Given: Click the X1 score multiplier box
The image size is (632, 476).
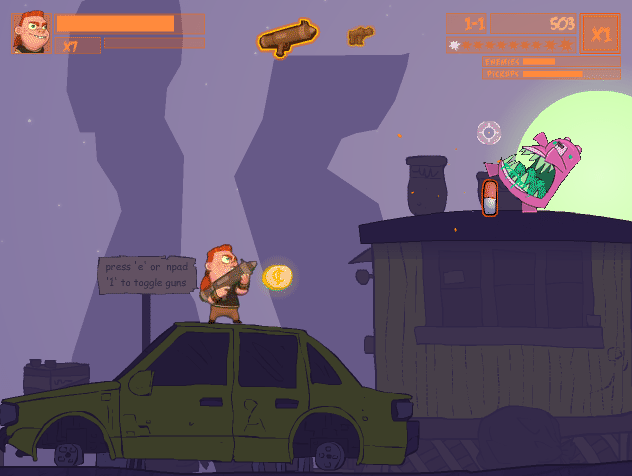Looking at the screenshot, I should coord(600,33).
